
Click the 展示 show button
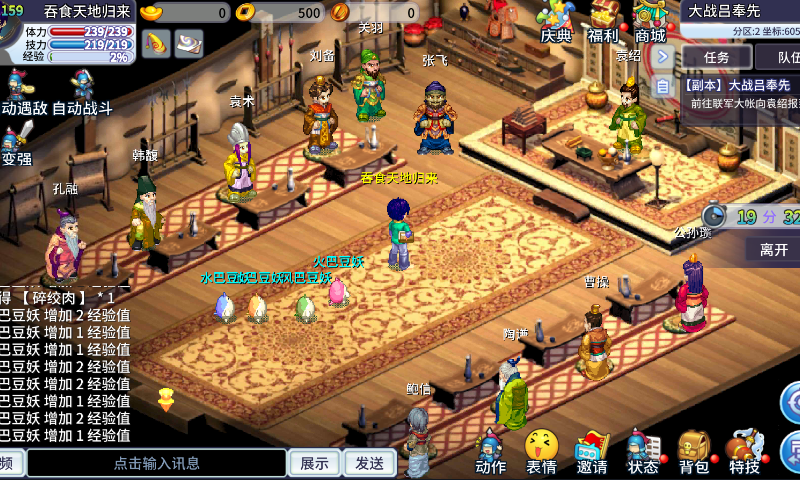tap(314, 463)
